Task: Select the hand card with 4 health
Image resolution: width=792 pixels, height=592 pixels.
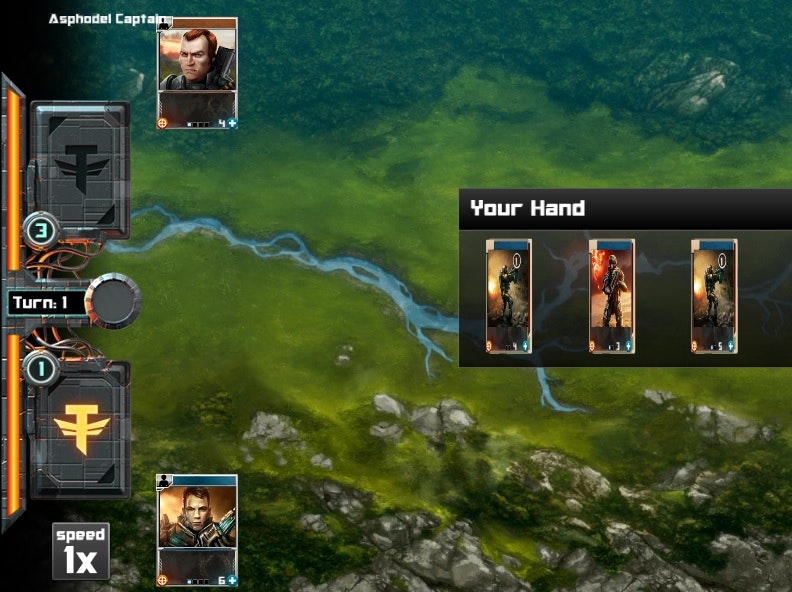Action: point(508,296)
